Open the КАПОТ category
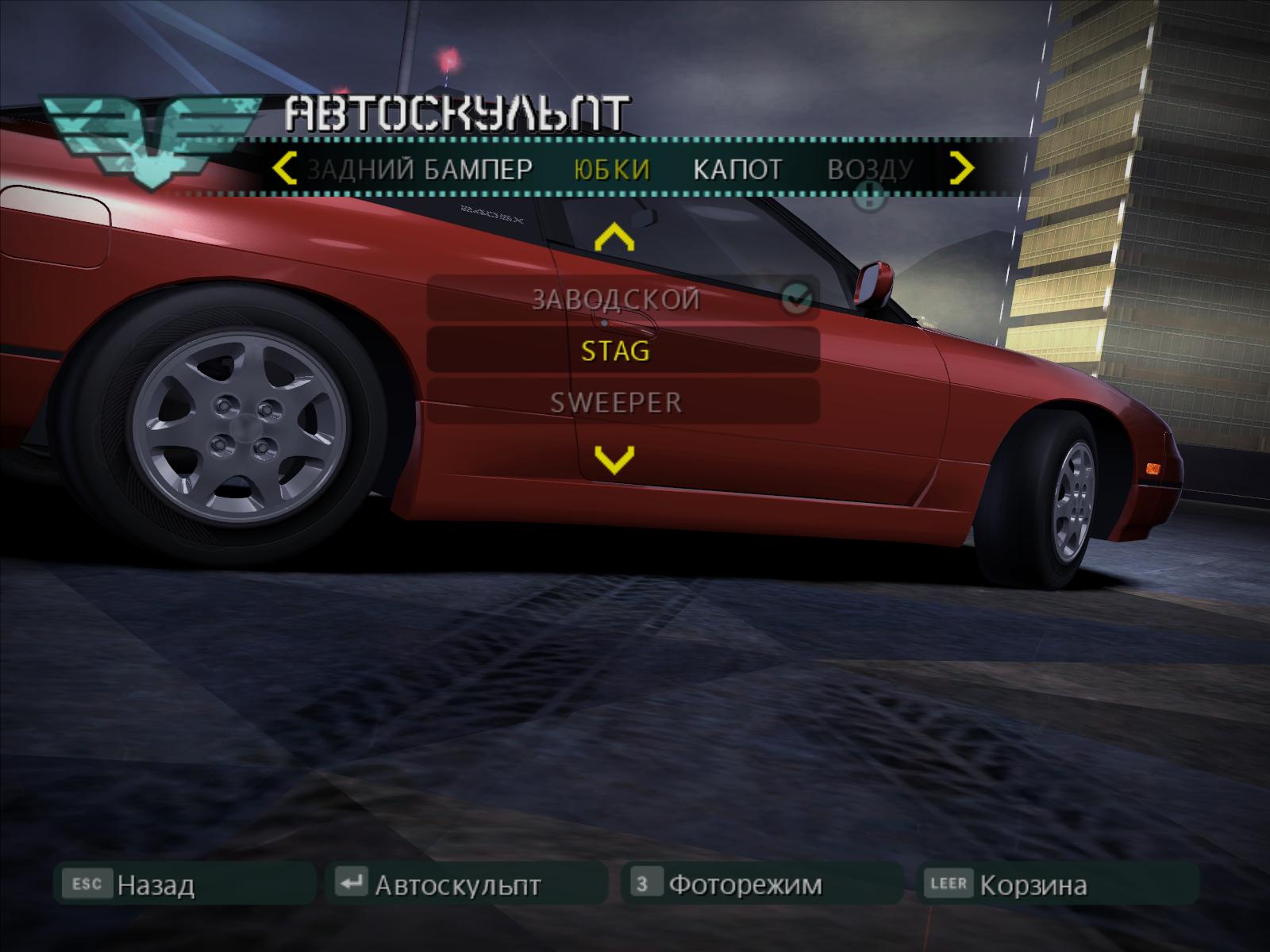This screenshot has width=1270, height=952. click(x=737, y=170)
